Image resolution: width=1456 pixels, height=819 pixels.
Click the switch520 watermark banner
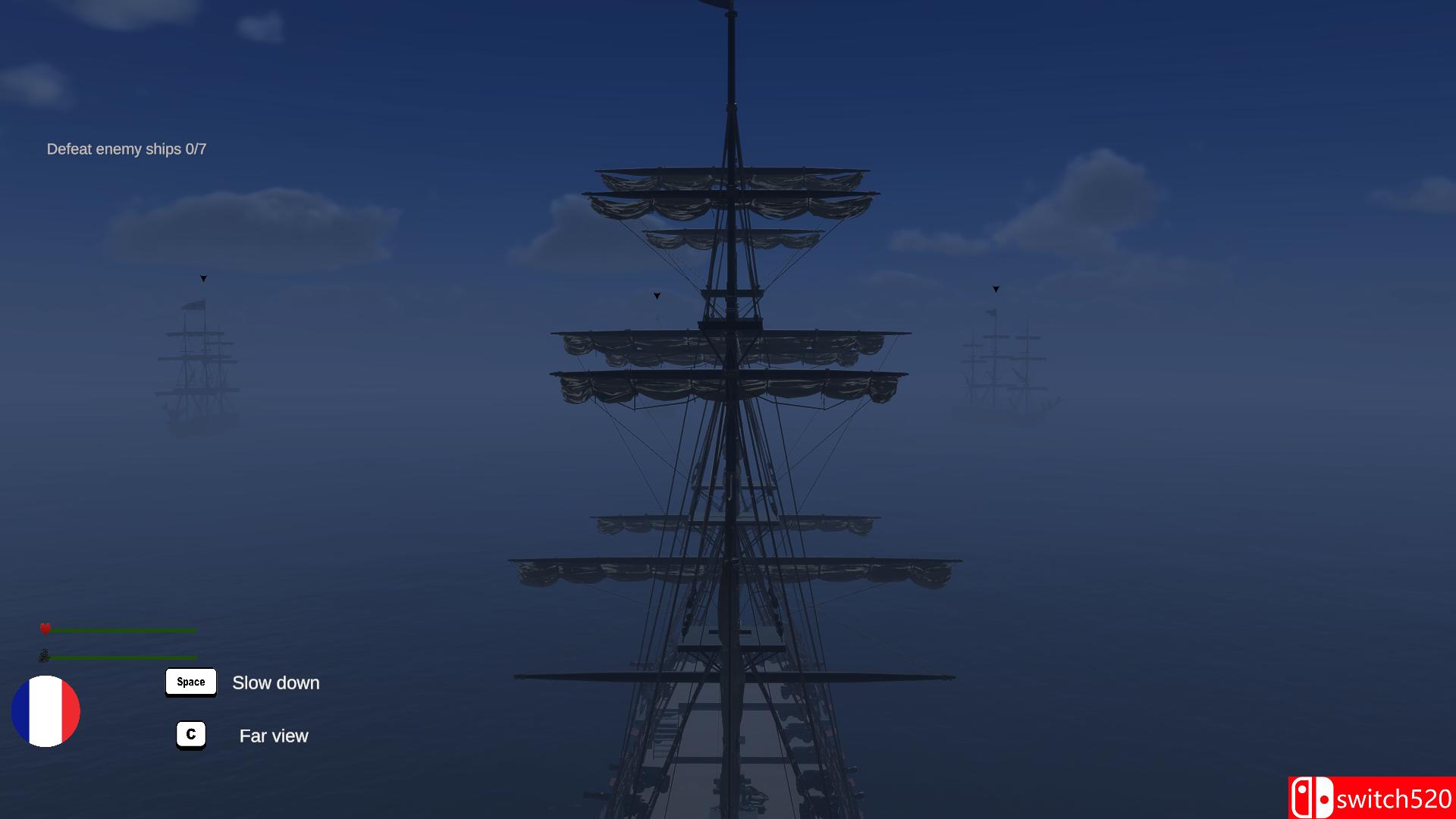point(1376,797)
